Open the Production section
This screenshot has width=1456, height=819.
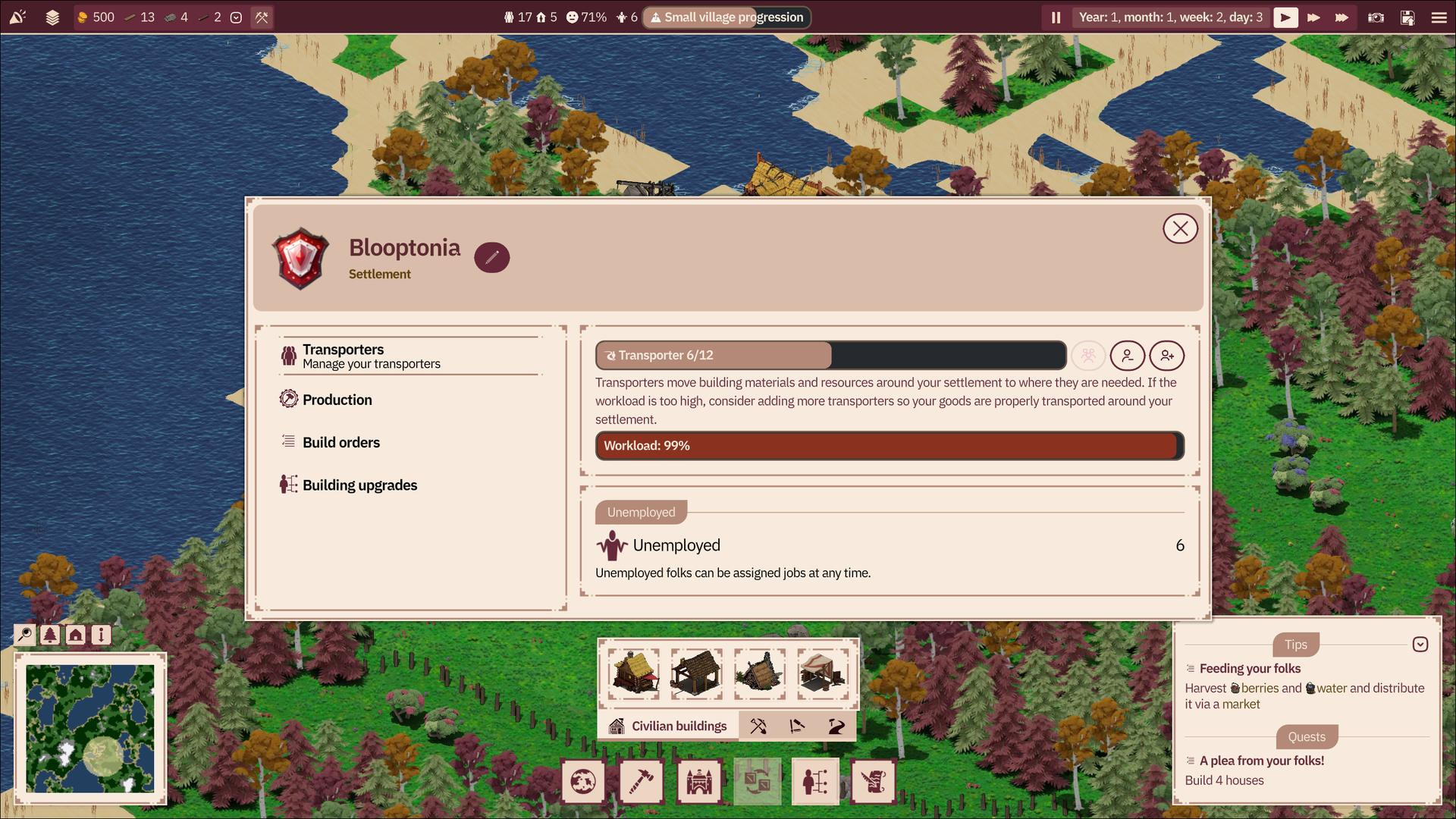tap(337, 400)
